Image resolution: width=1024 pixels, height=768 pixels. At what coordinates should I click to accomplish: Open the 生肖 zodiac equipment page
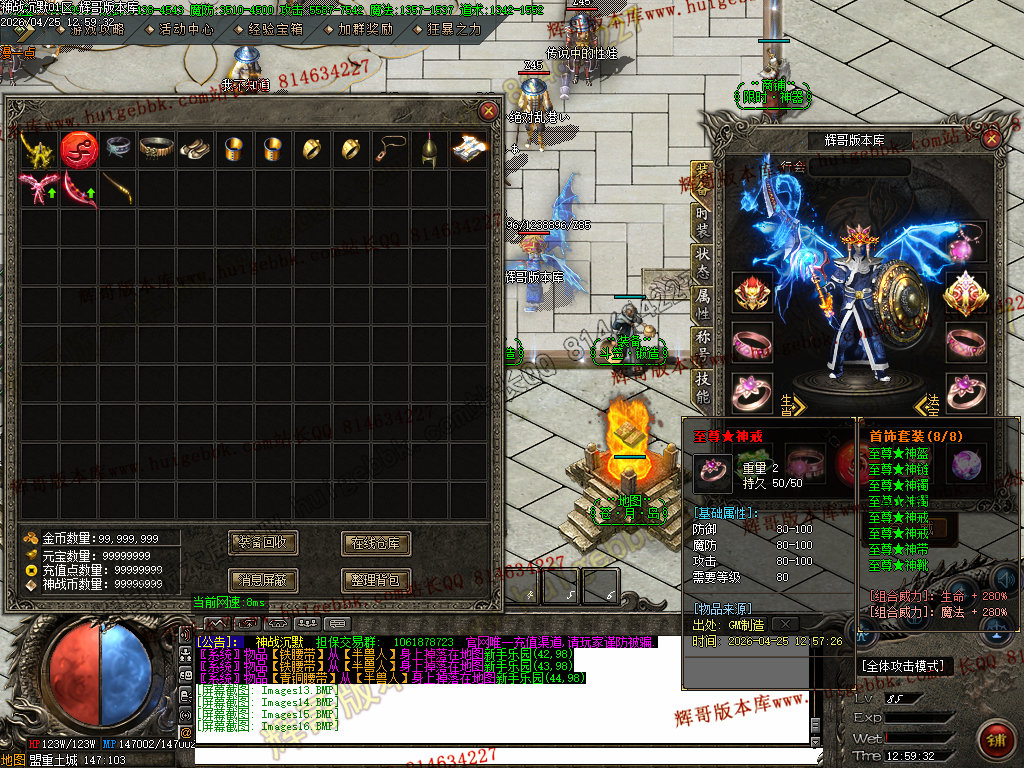click(791, 403)
